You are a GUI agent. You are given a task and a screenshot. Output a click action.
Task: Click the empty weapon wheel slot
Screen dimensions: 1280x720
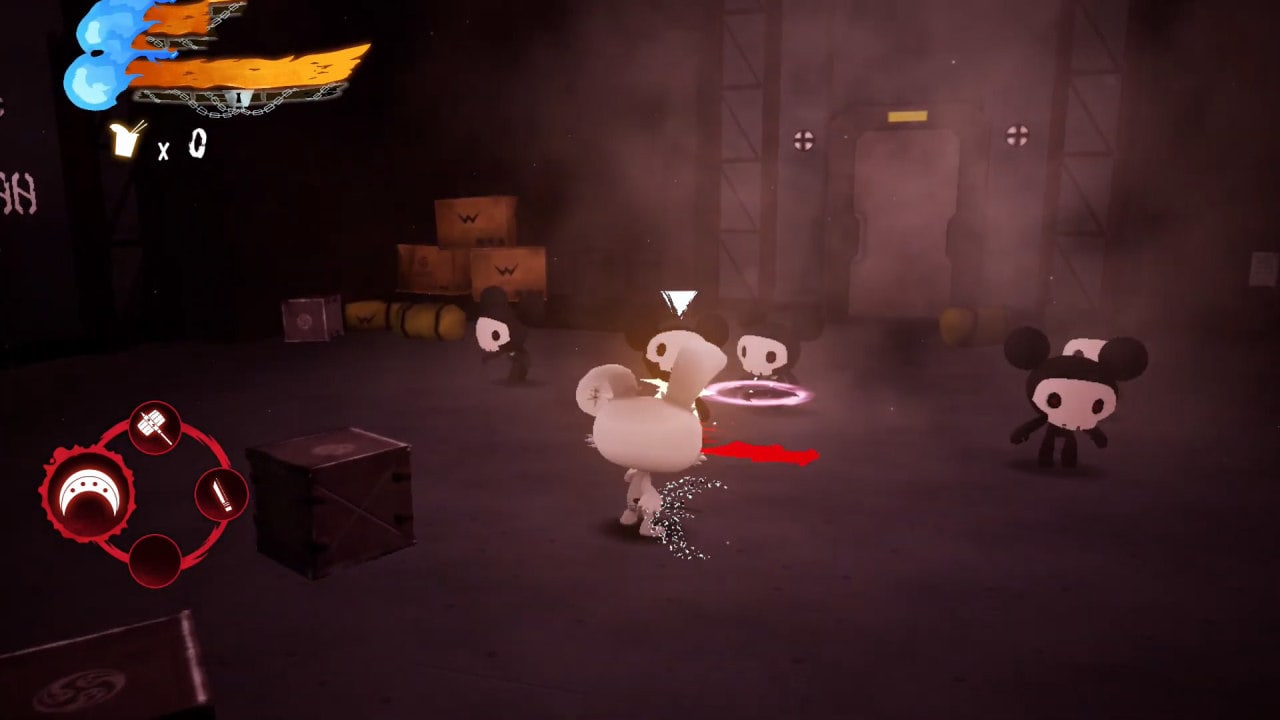[x=155, y=560]
